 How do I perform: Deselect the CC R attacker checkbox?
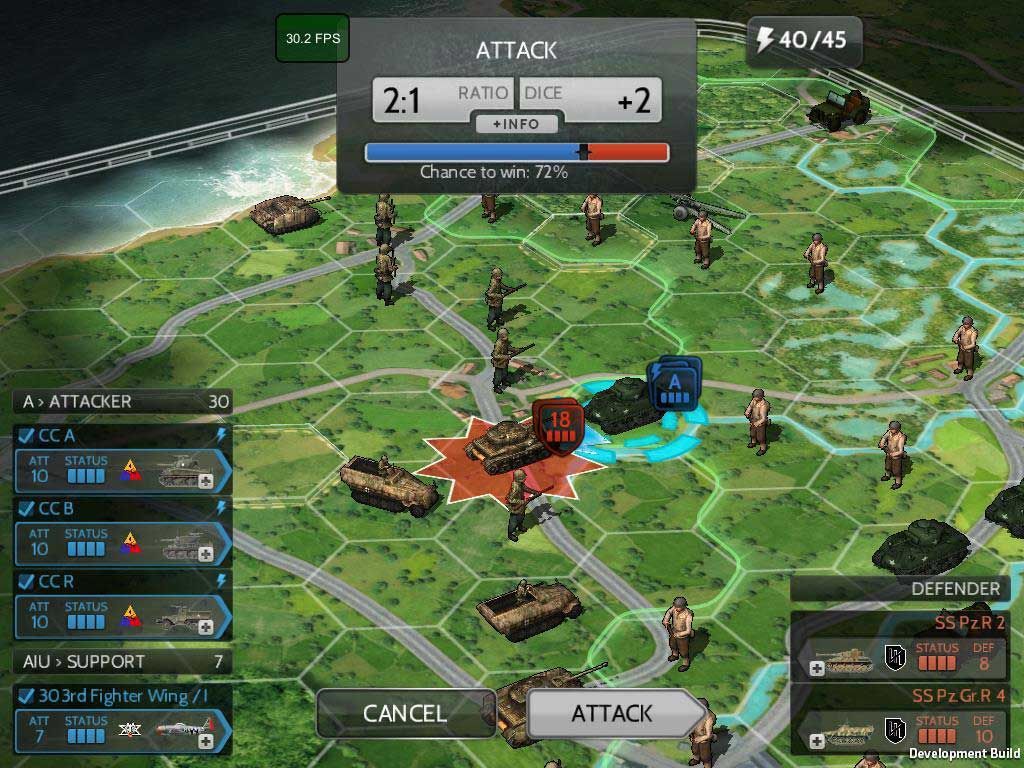(x=26, y=581)
